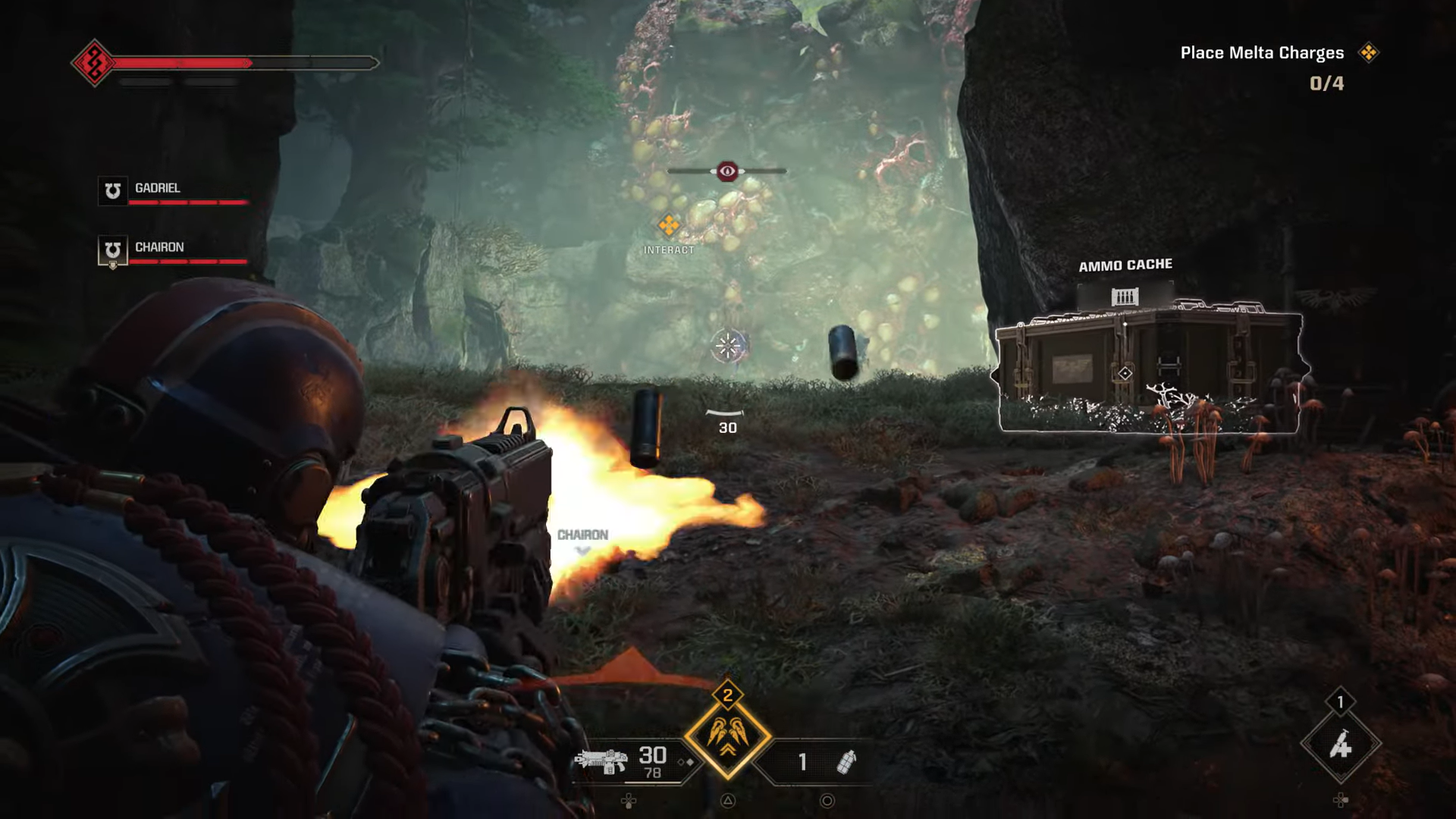
Task: Choose the grenade equipment slot
Action: coord(846,761)
